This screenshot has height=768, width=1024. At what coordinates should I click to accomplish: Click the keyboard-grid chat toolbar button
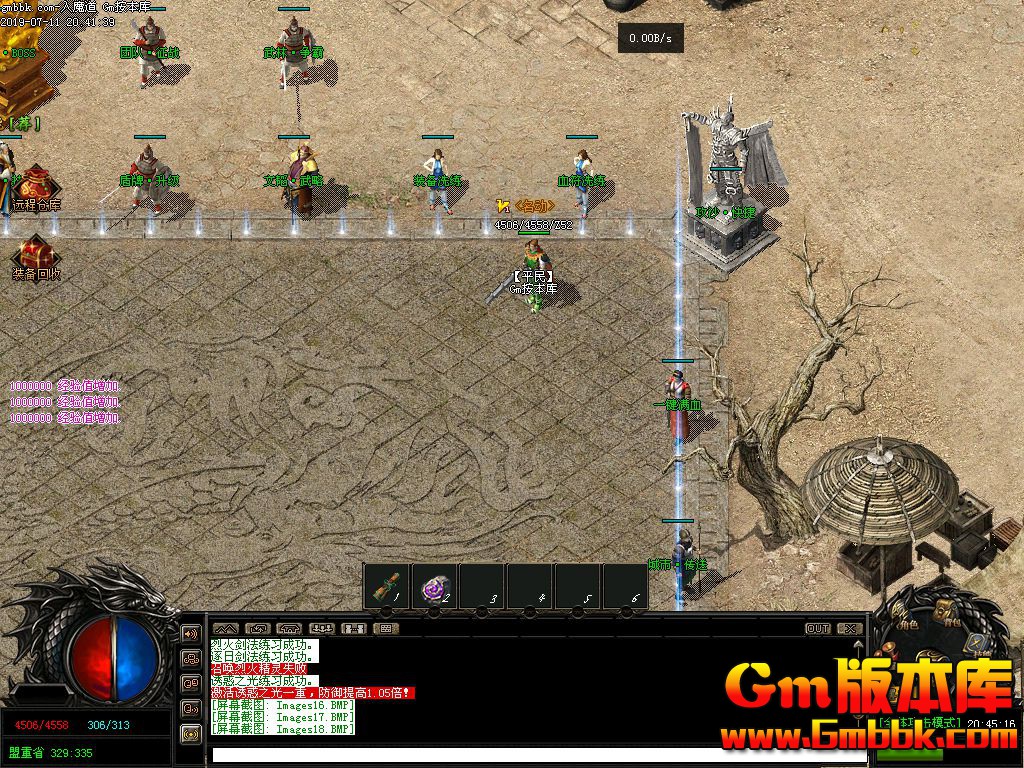[x=385, y=629]
